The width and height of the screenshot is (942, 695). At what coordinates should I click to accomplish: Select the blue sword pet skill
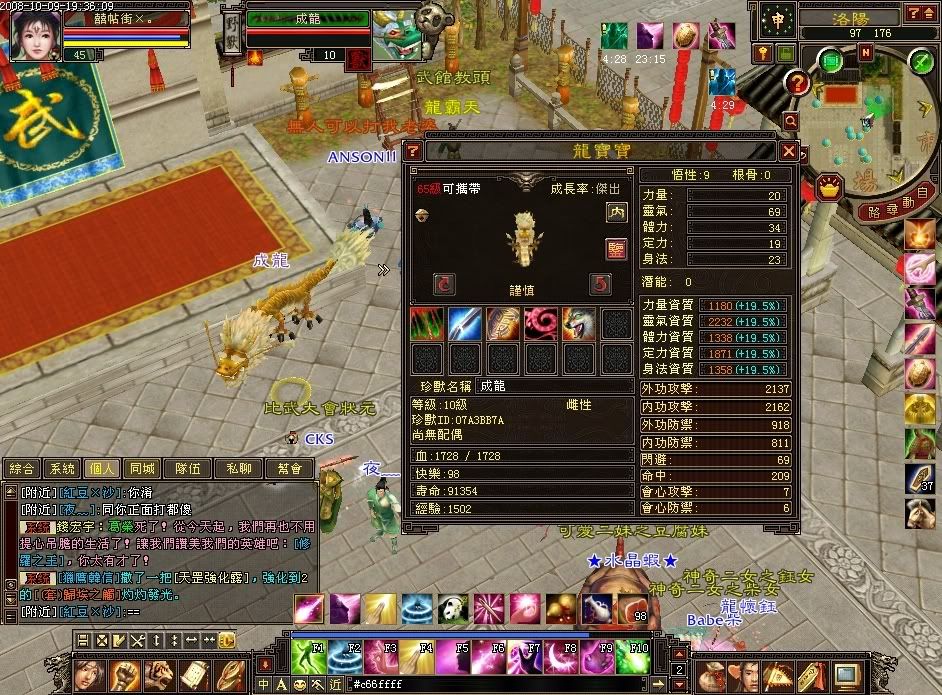coord(464,324)
